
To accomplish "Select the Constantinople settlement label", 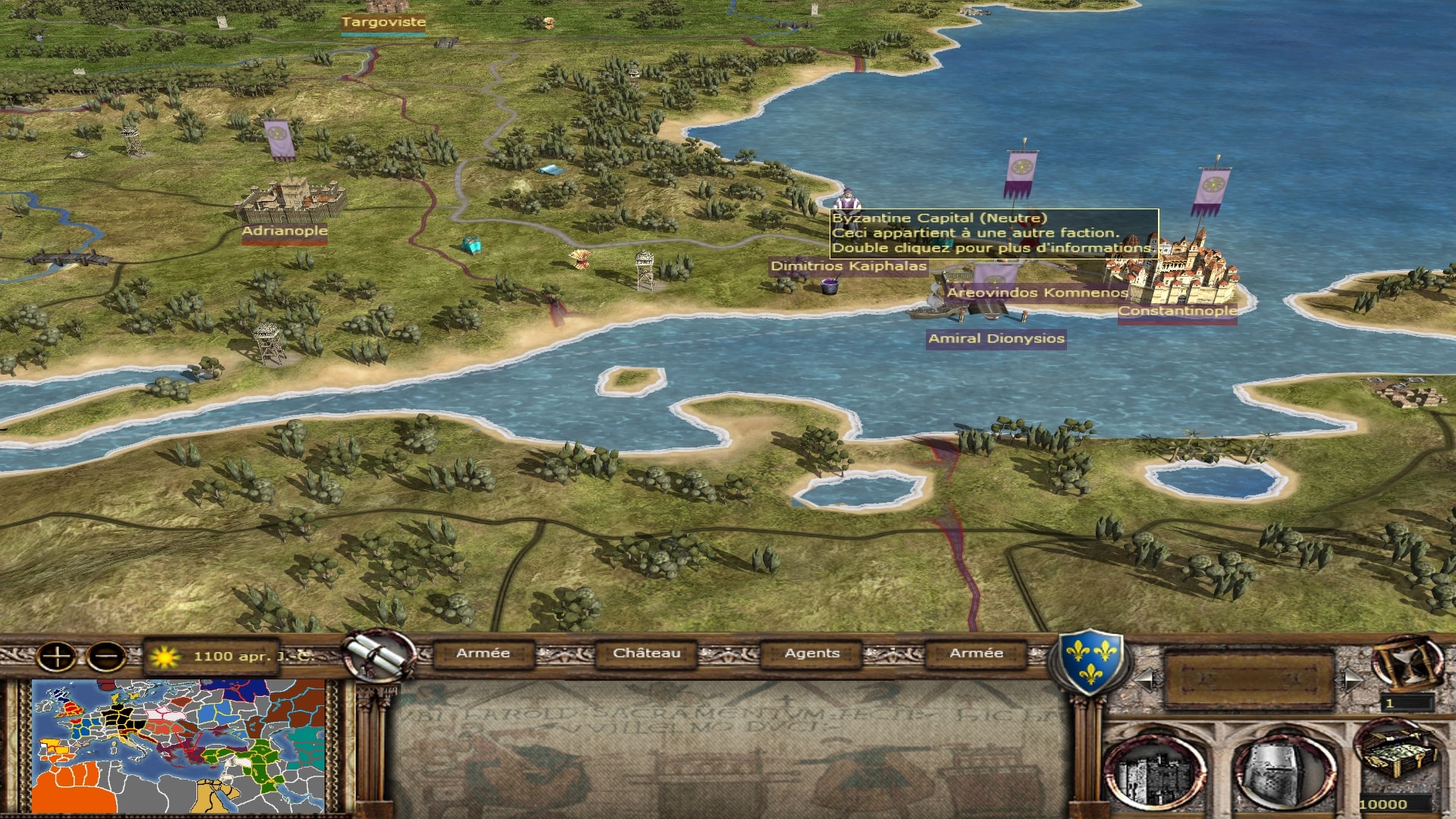I will coord(1177,311).
